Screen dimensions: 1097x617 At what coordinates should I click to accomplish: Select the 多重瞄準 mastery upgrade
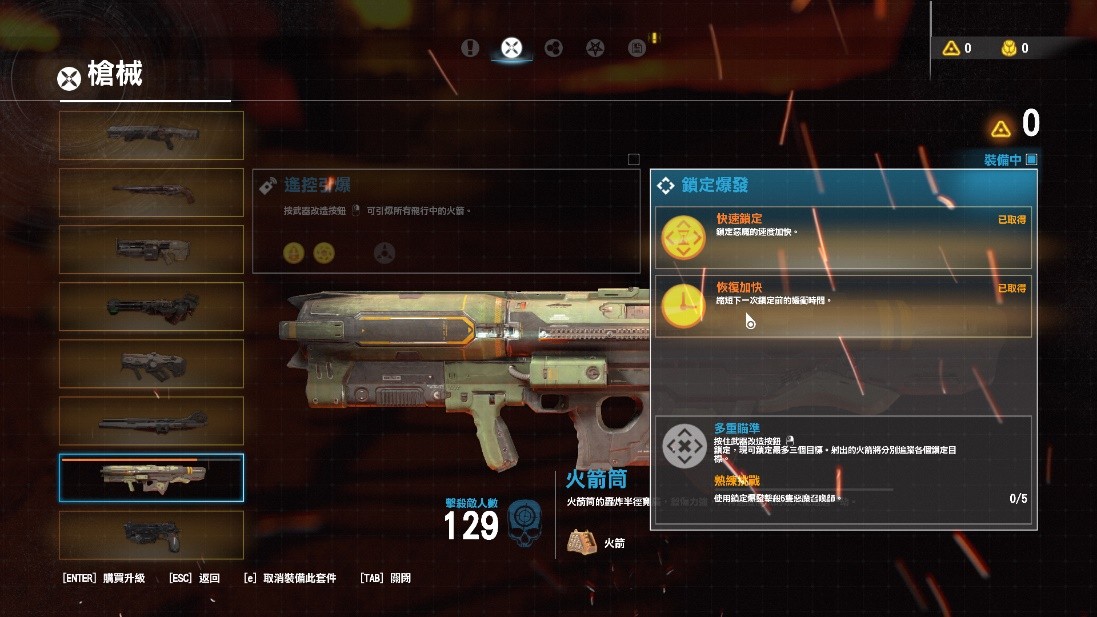tap(843, 472)
